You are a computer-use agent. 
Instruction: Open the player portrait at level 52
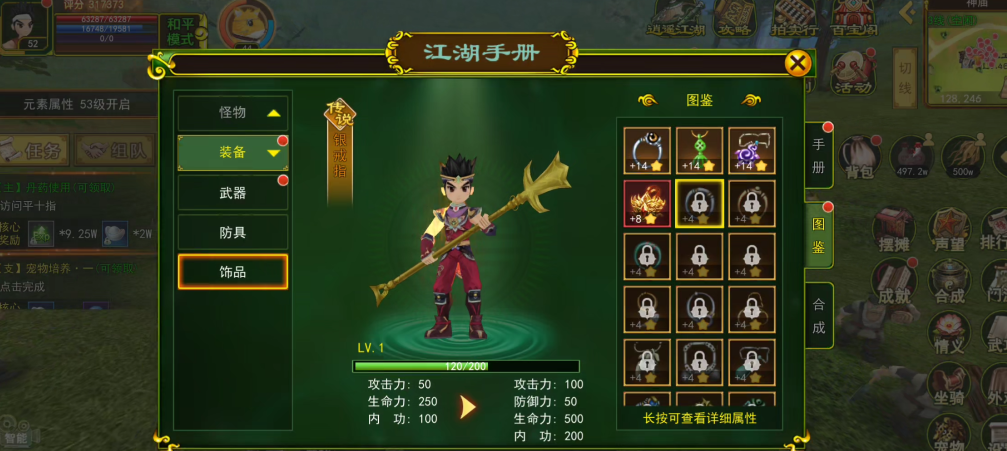coord(24,25)
